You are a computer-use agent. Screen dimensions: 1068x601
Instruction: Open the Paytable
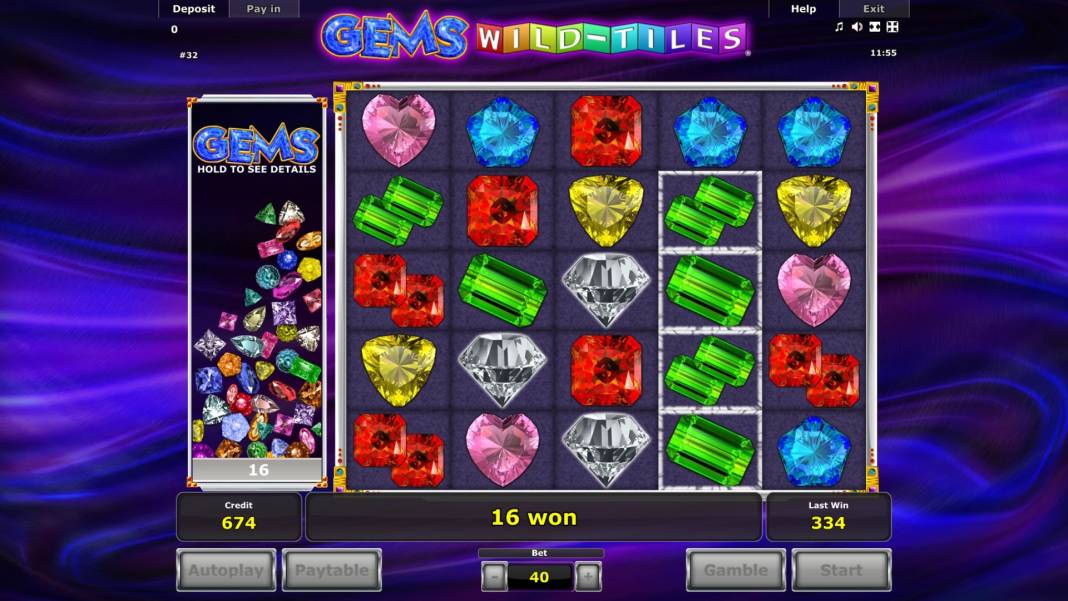tap(332, 570)
